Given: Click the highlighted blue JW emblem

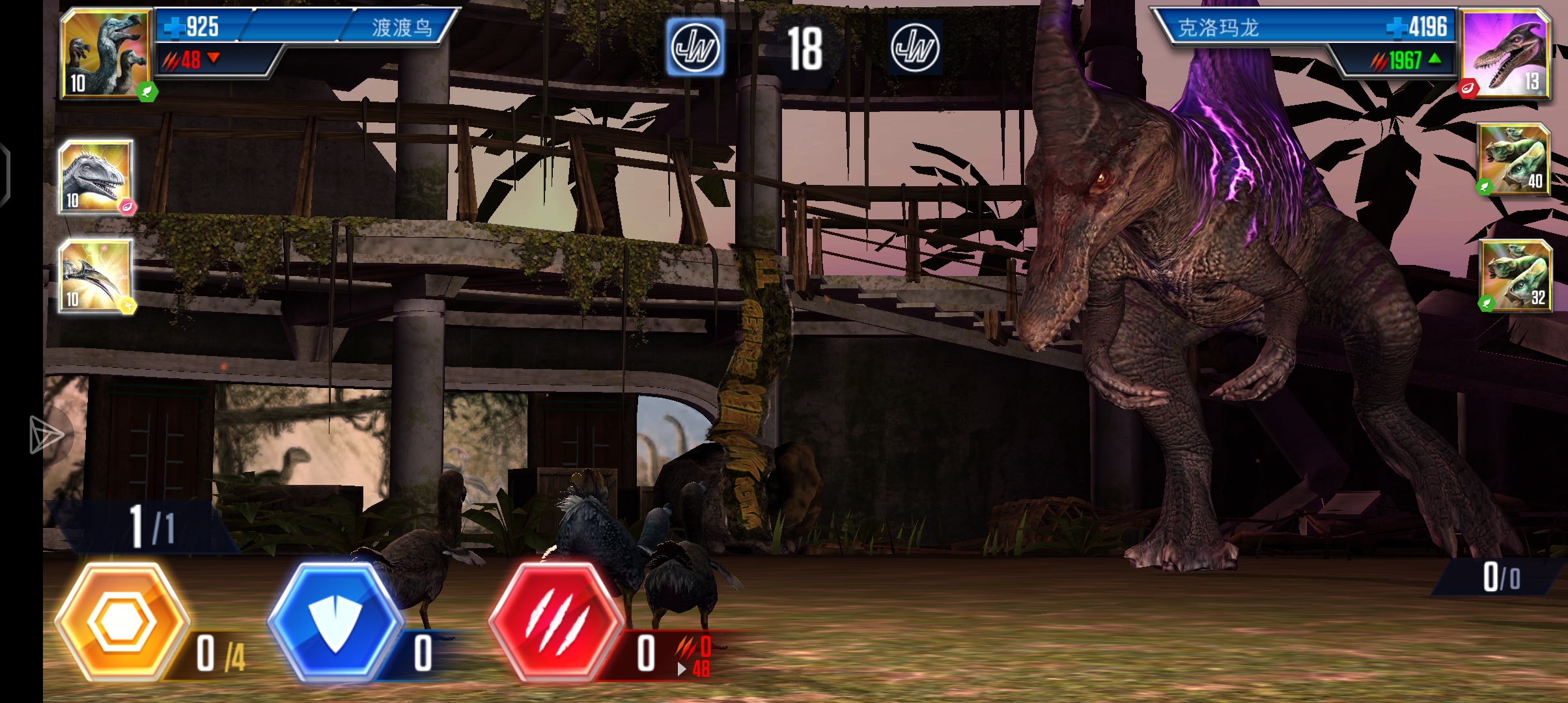Looking at the screenshot, I should [x=695, y=47].
